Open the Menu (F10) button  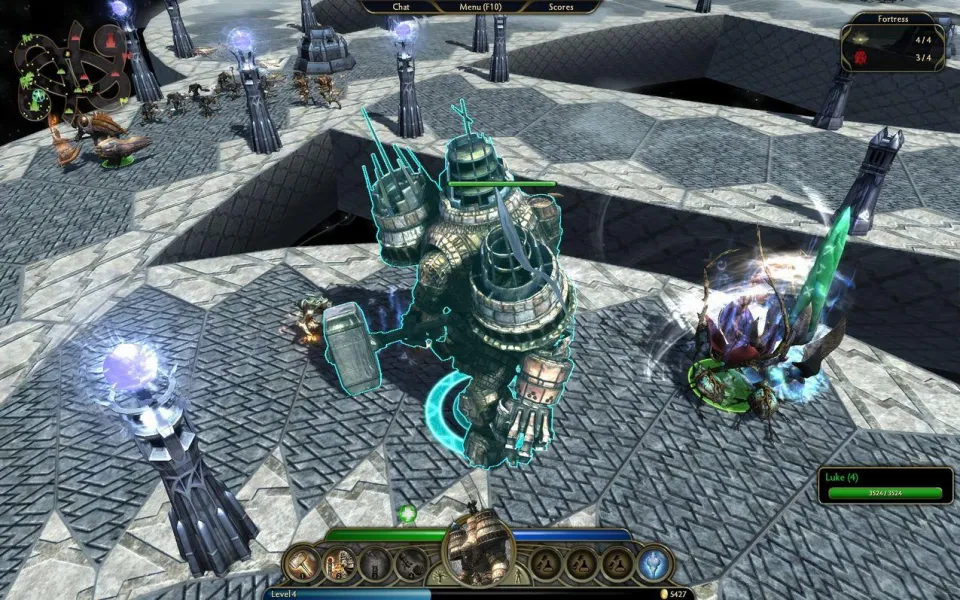[482, 6]
